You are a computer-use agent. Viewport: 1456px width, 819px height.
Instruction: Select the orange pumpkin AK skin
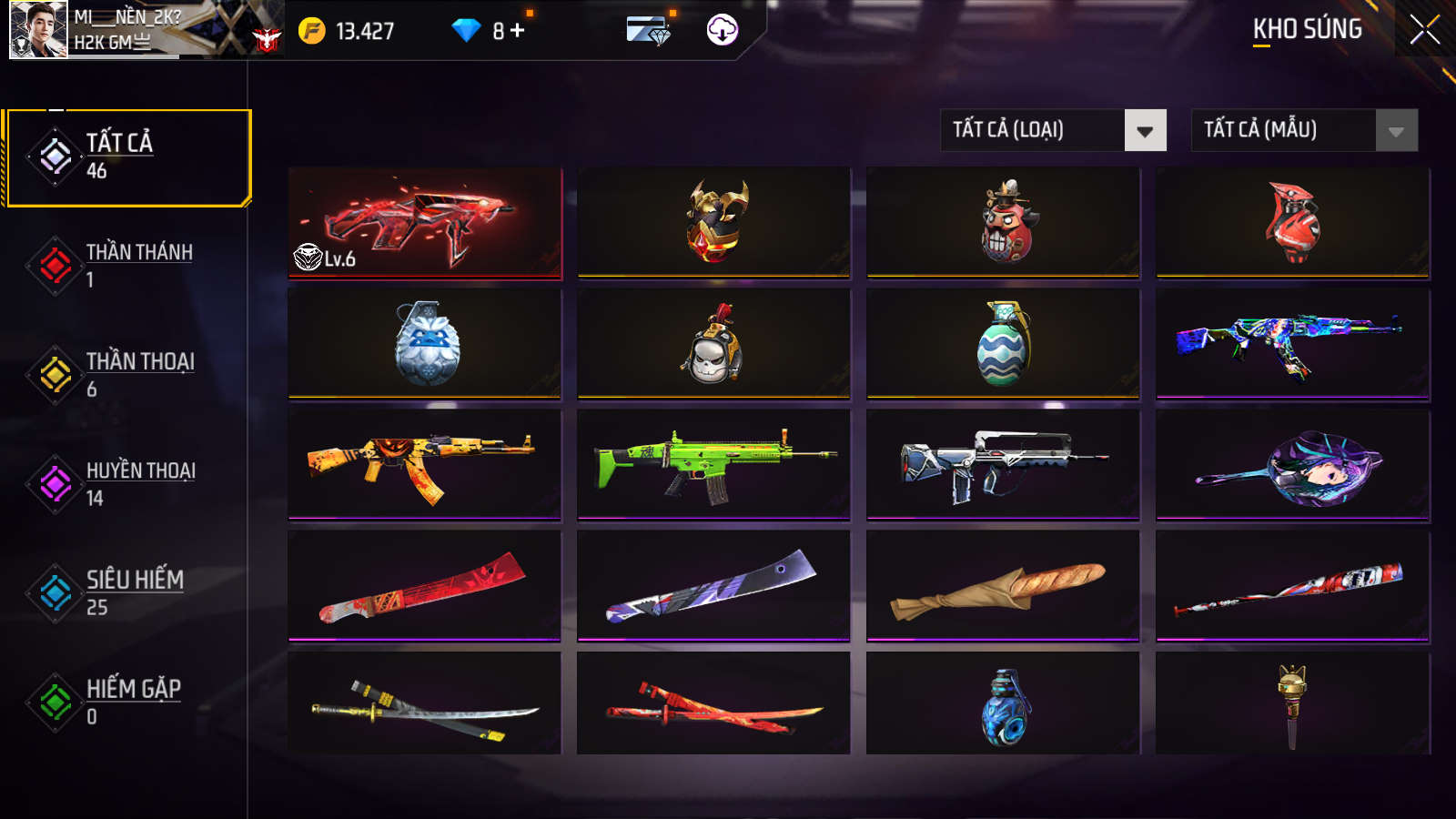click(425, 464)
